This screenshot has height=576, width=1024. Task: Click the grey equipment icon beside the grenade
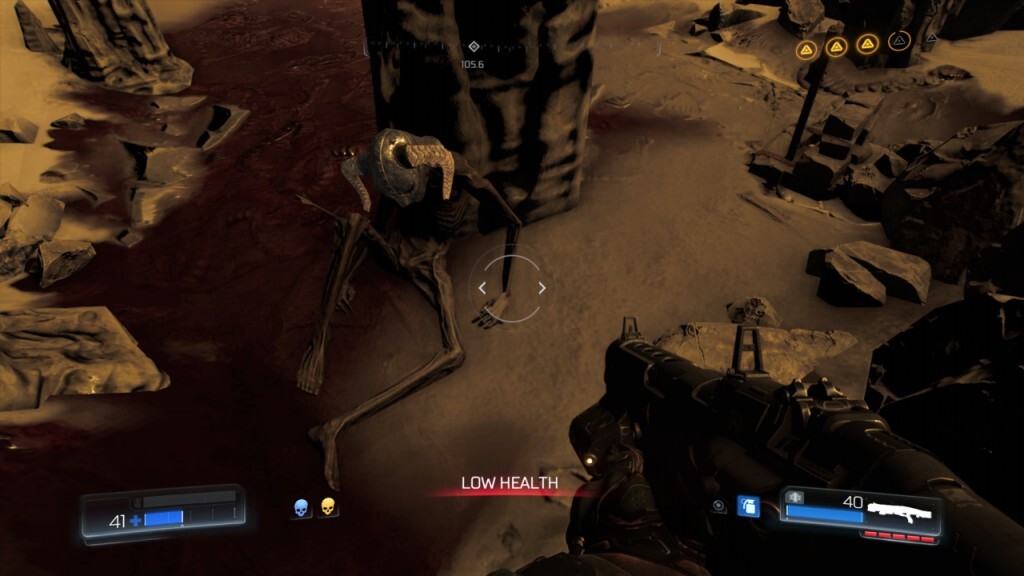(719, 507)
